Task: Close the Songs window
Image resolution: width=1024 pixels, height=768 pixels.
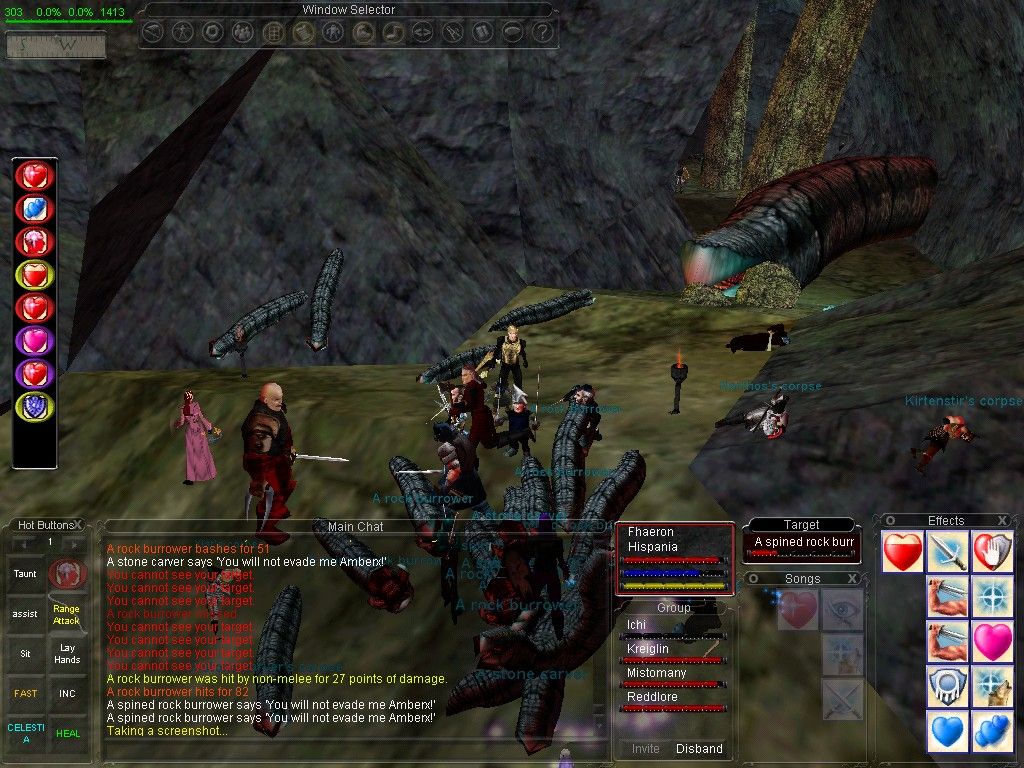Action: pos(852,578)
